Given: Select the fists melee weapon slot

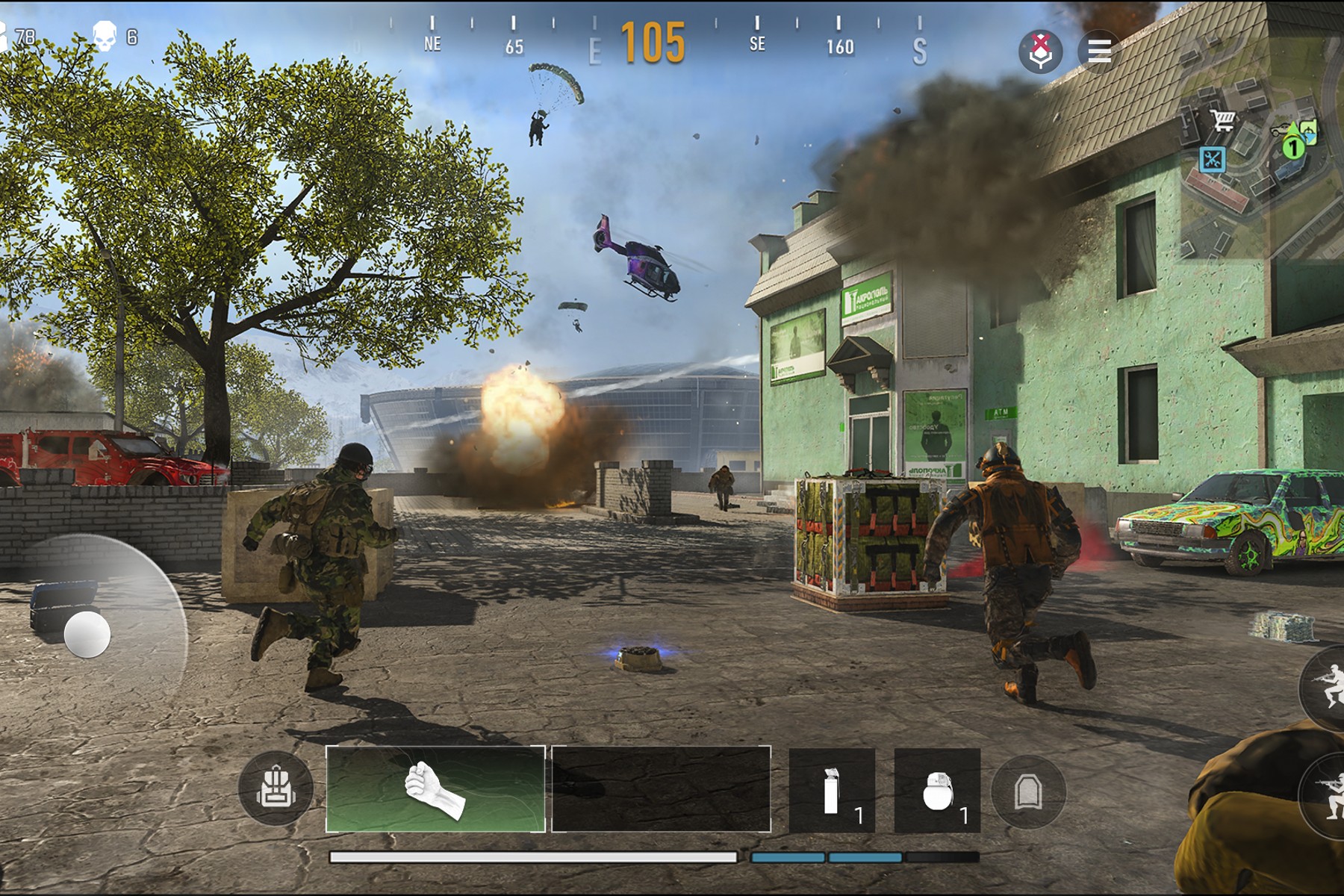Looking at the screenshot, I should [x=435, y=788].
